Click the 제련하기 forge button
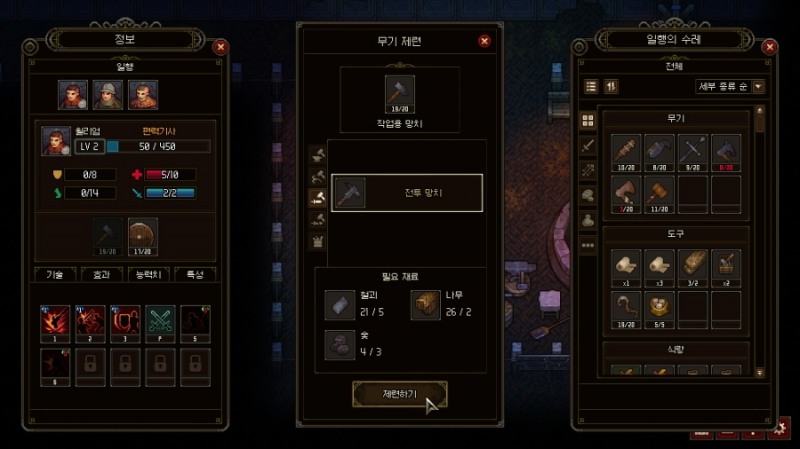The height and width of the screenshot is (449, 800). coord(399,394)
